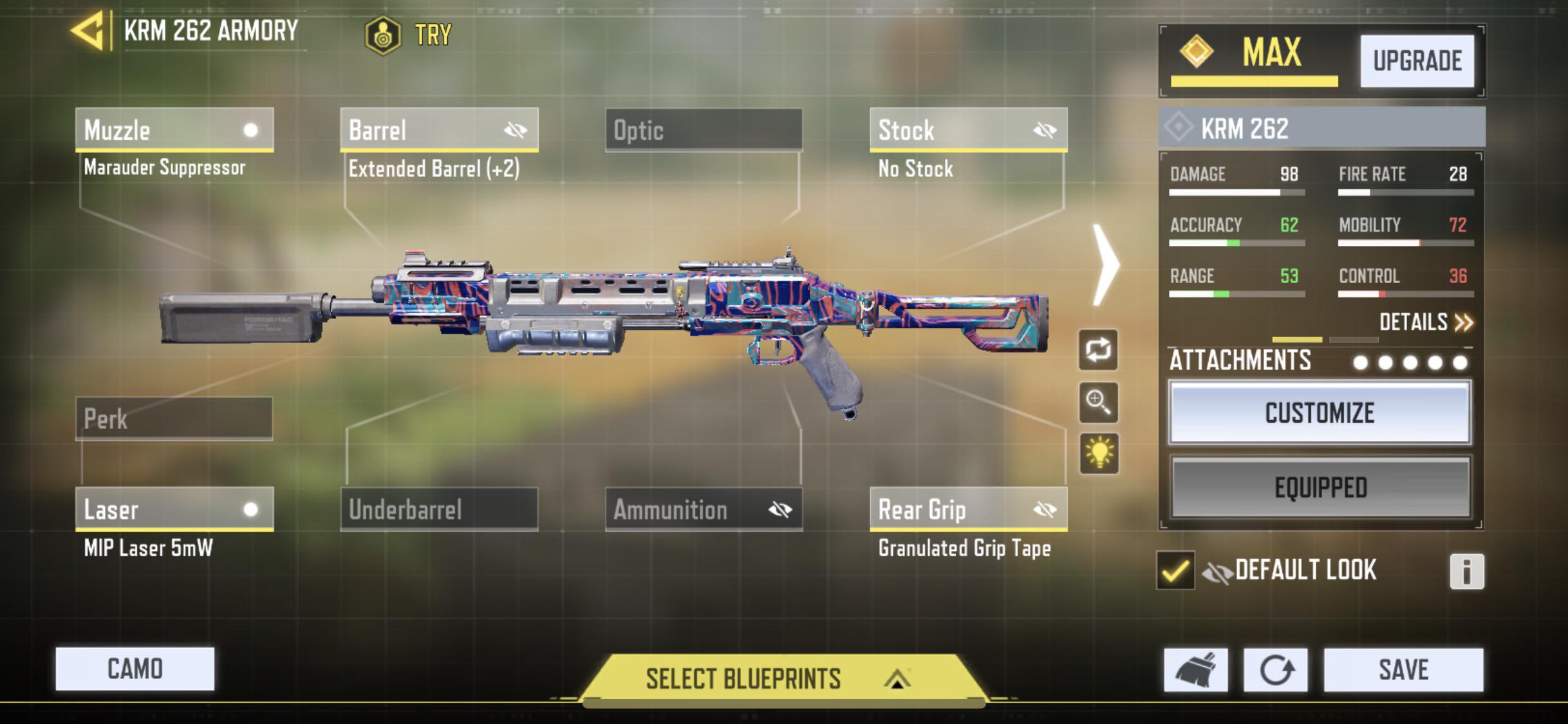1568x724 pixels.
Task: Clear attachments with the broom icon
Action: click(x=1195, y=670)
